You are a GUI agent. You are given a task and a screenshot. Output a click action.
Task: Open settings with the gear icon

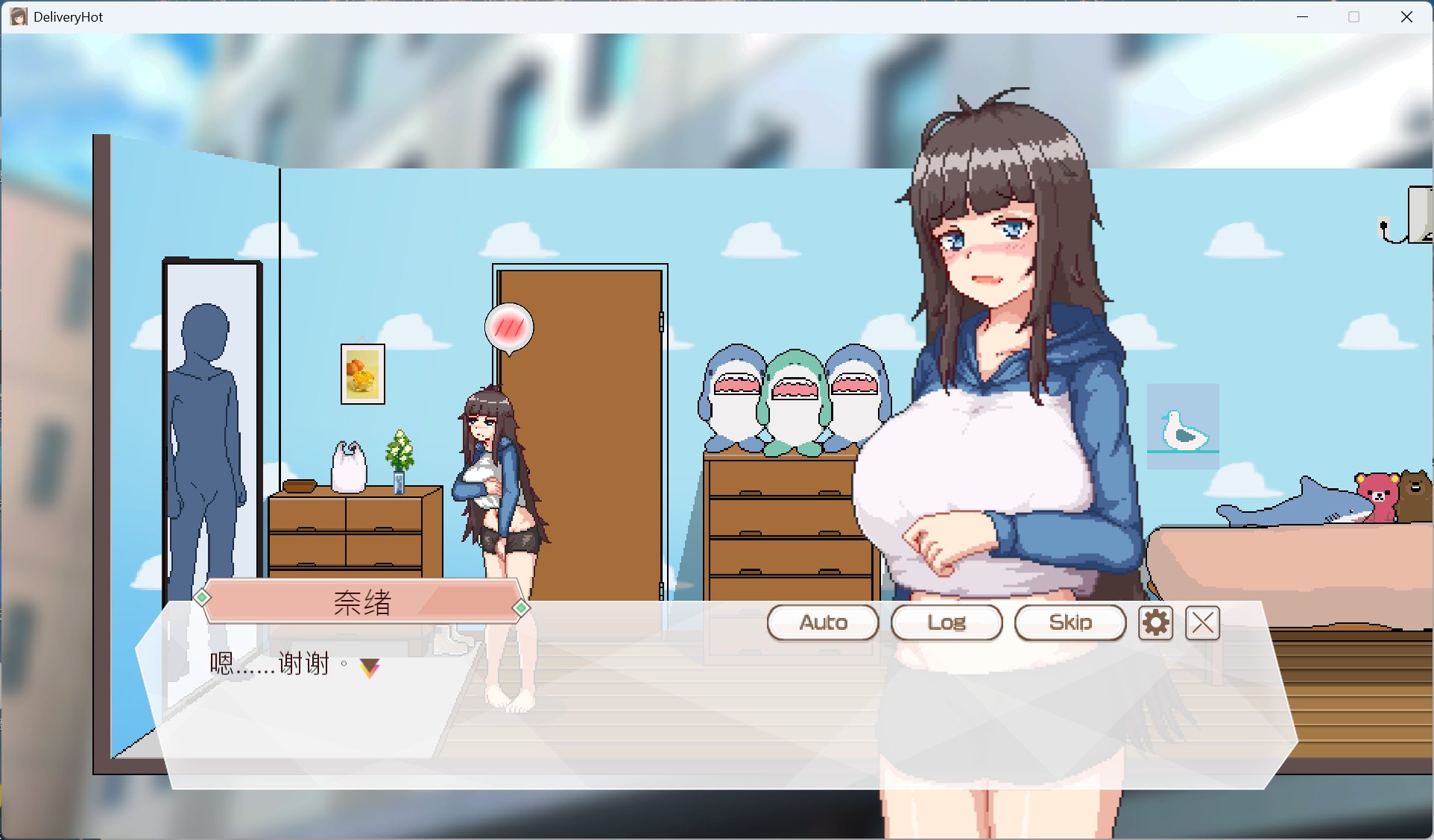[1155, 622]
